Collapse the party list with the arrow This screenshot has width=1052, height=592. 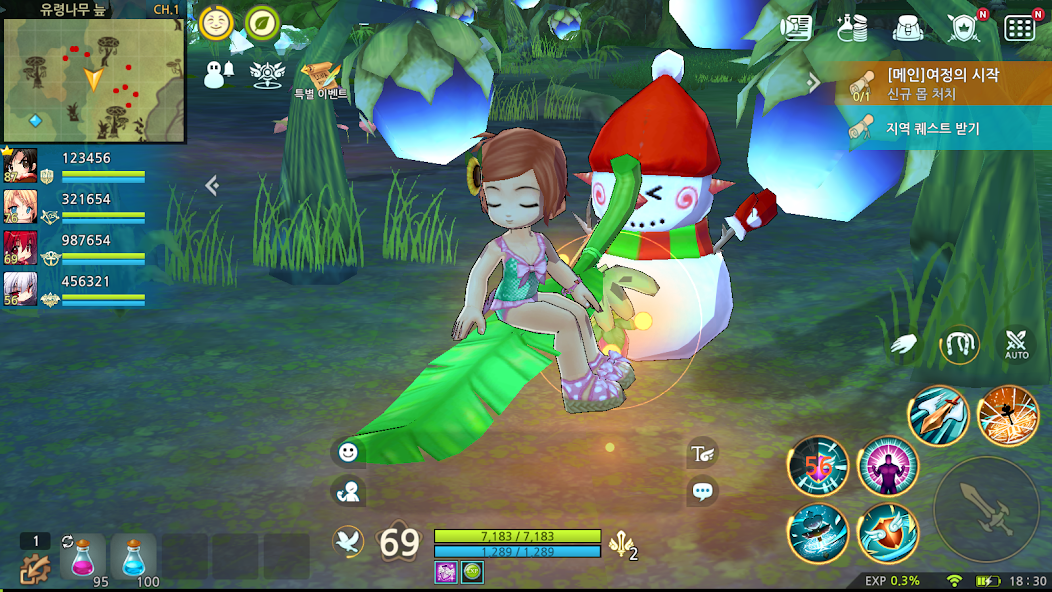[212, 185]
